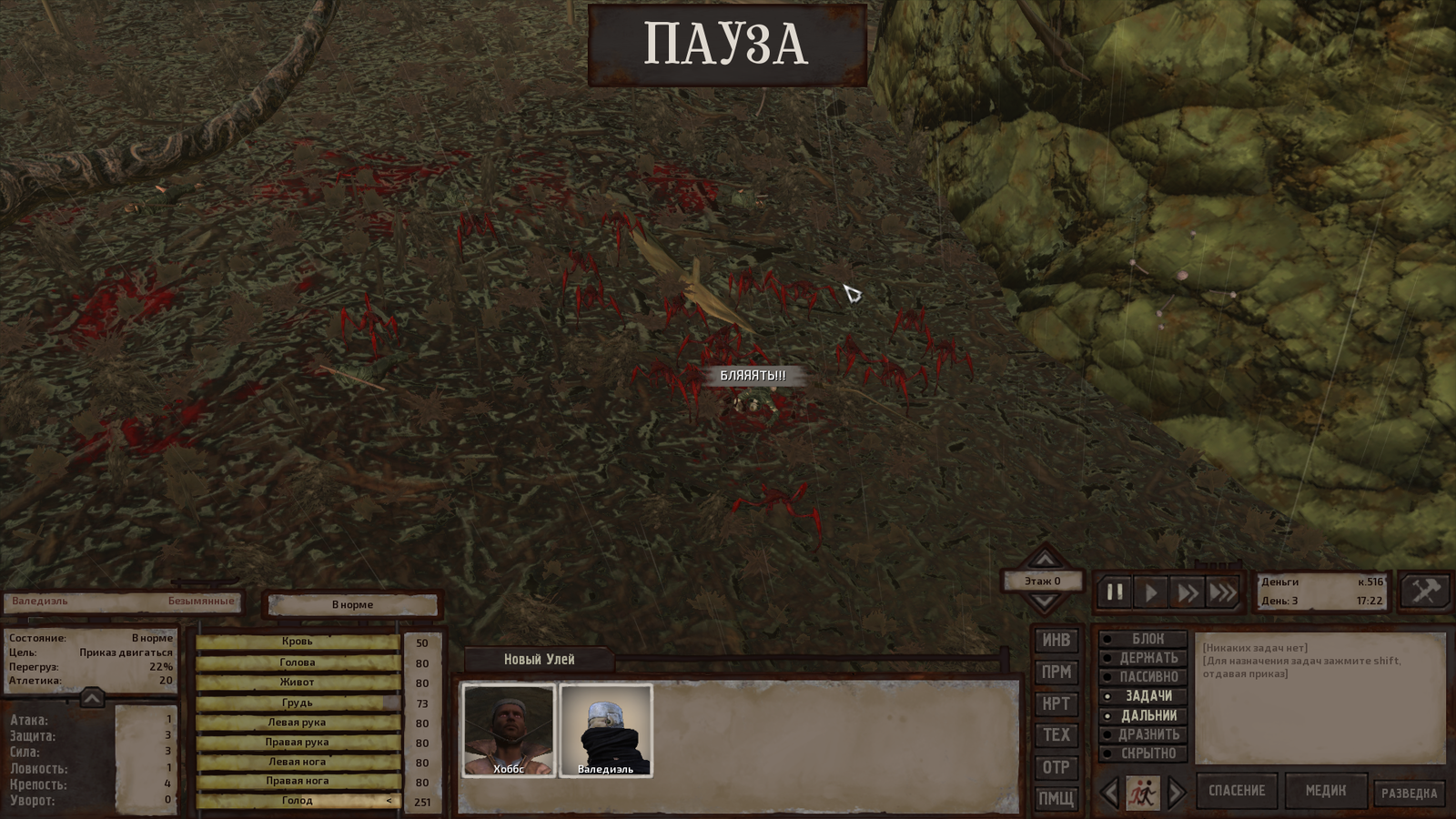This screenshot has height=819, width=1456.
Task: Open the build menu hammer icon
Action: tap(1424, 592)
